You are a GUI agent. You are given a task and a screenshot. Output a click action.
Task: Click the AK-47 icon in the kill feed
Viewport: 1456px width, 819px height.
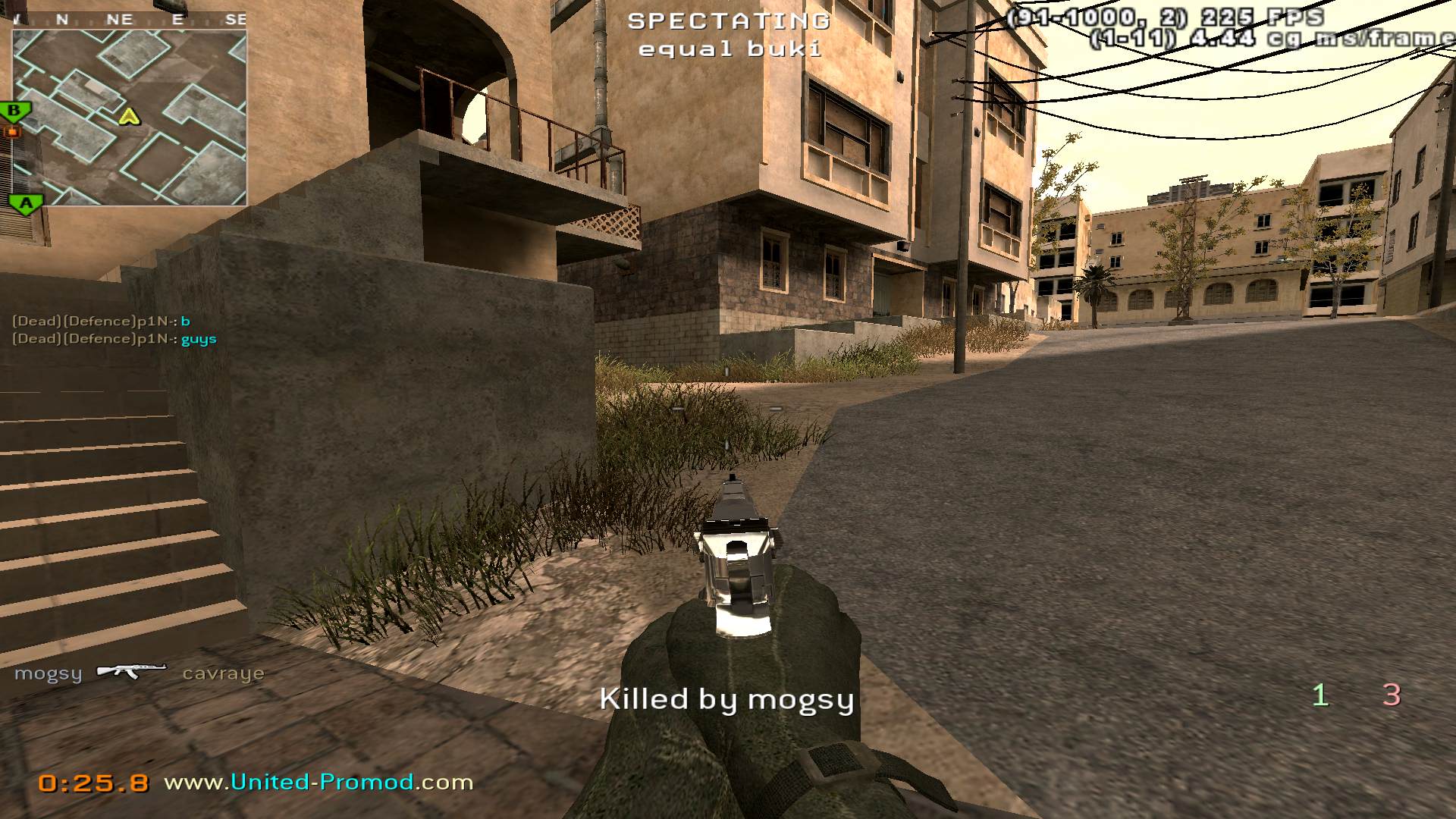131,671
